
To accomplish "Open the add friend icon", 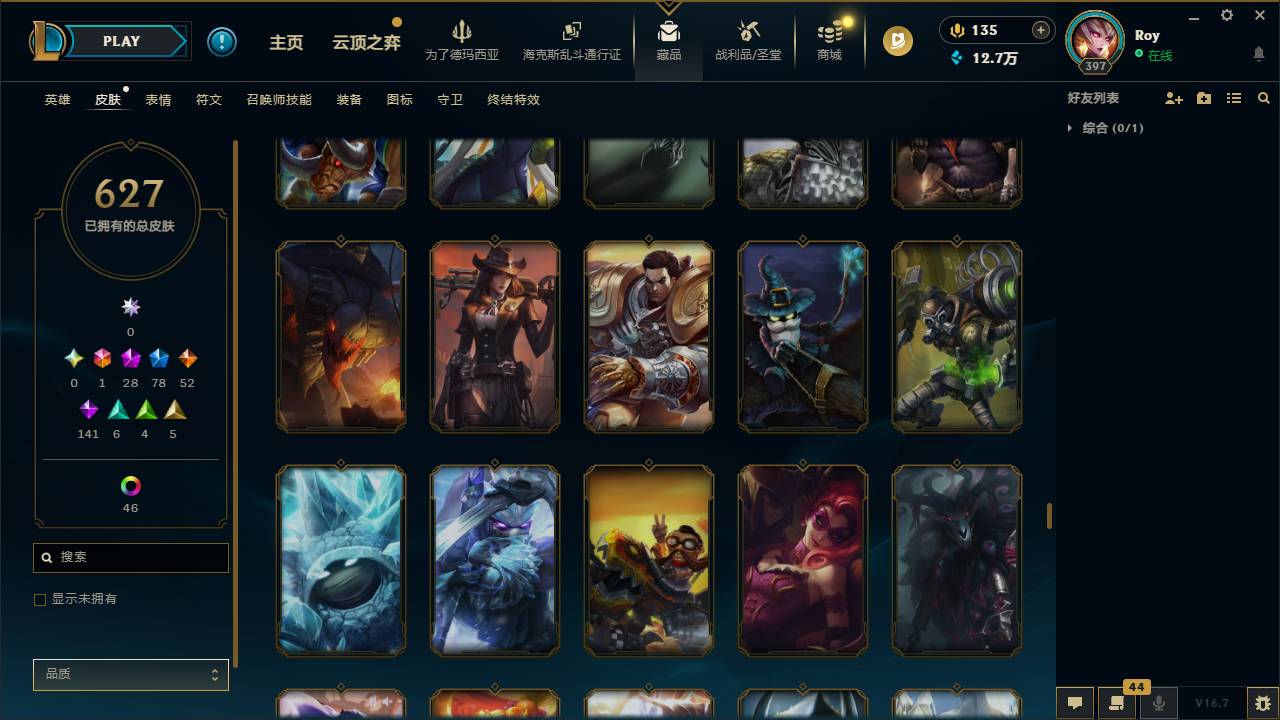I will [x=1172, y=97].
